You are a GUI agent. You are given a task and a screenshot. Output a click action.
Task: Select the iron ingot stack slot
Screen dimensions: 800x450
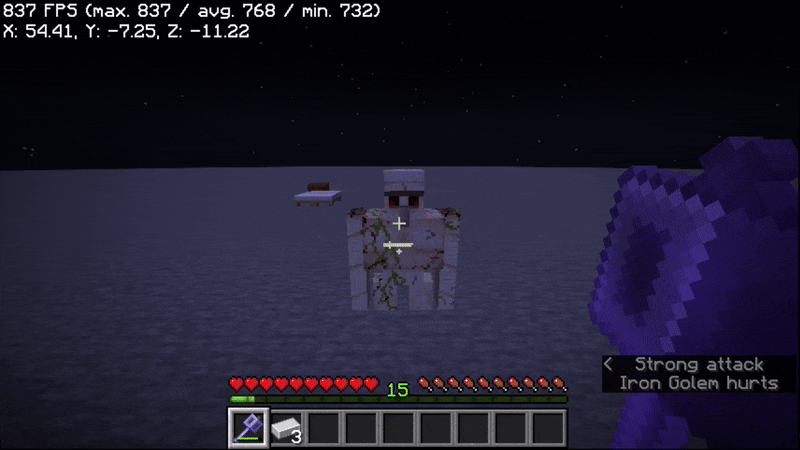point(286,428)
